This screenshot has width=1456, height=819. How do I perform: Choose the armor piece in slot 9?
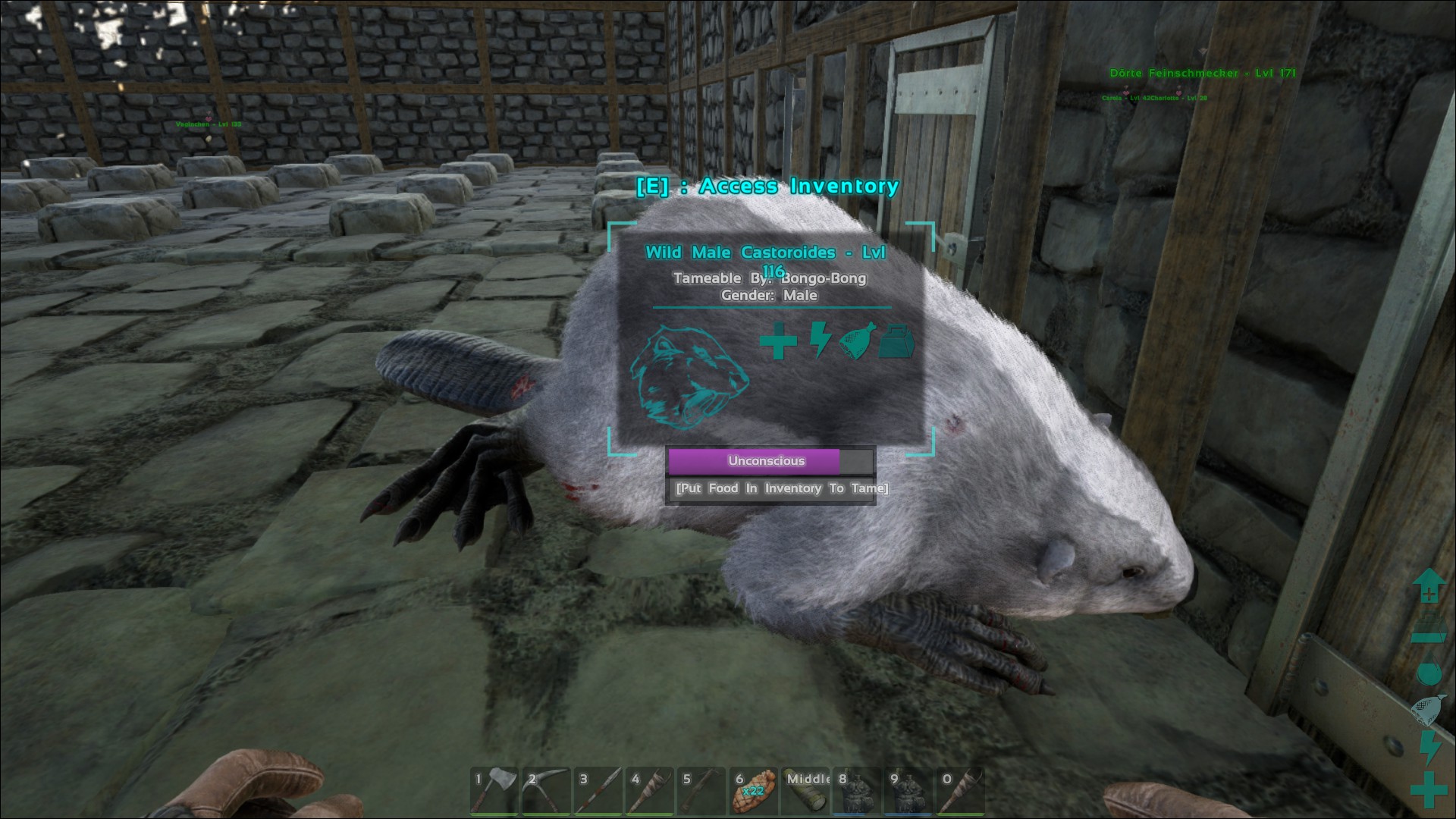(909, 790)
